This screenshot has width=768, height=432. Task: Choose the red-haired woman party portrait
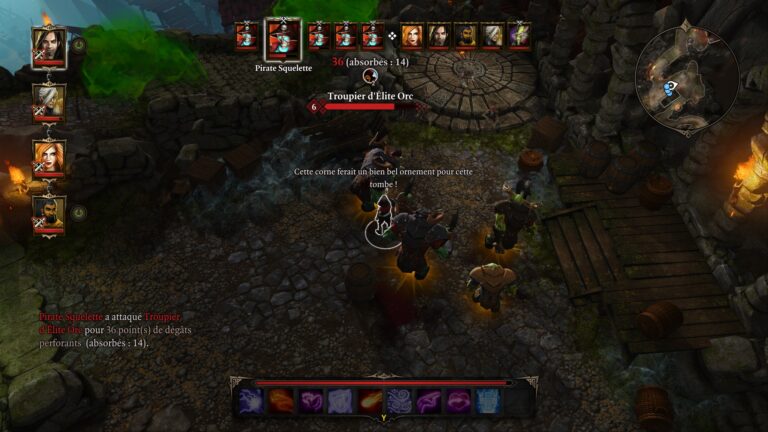point(49,156)
